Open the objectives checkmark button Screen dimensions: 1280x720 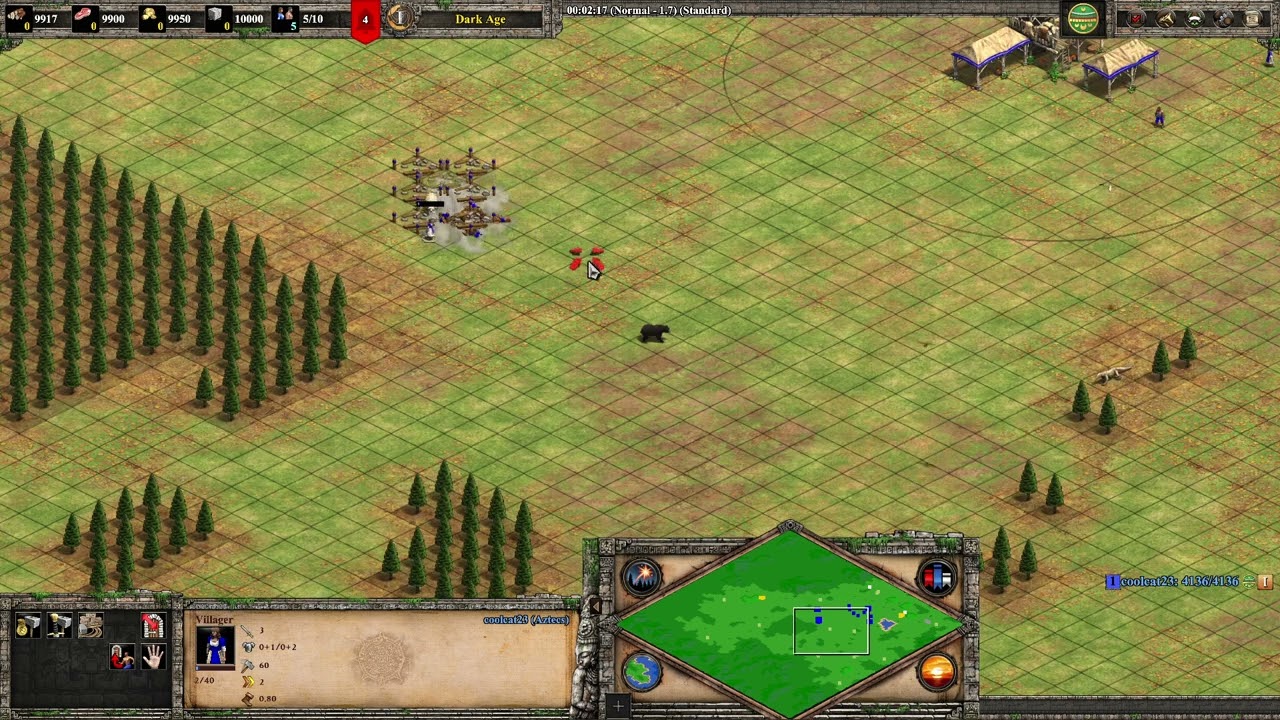(1137, 18)
